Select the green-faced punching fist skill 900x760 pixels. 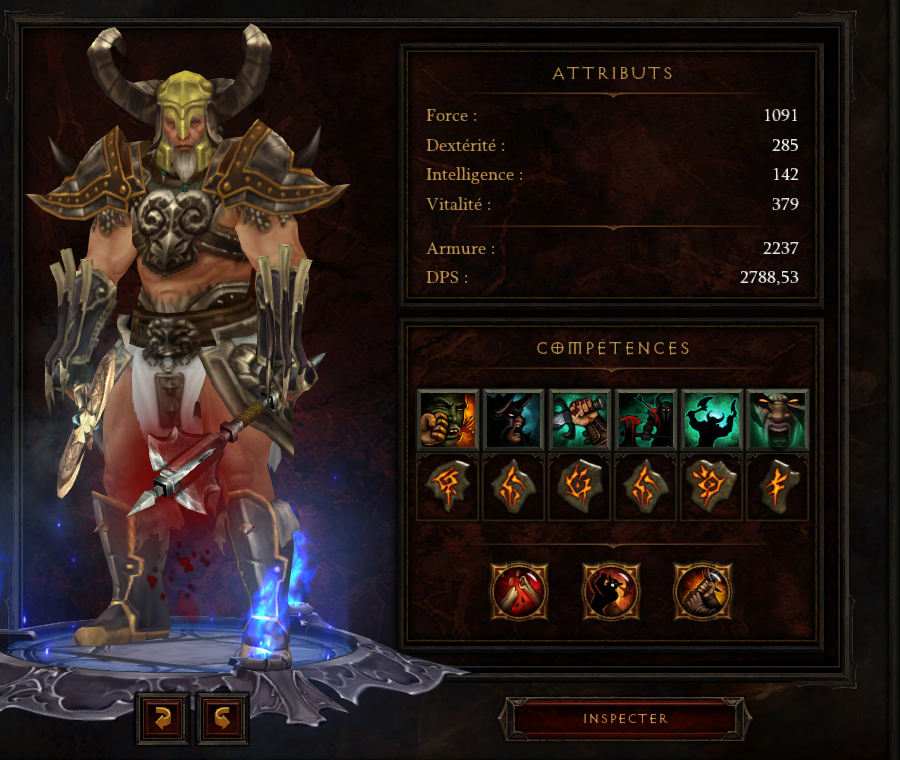[x=447, y=420]
